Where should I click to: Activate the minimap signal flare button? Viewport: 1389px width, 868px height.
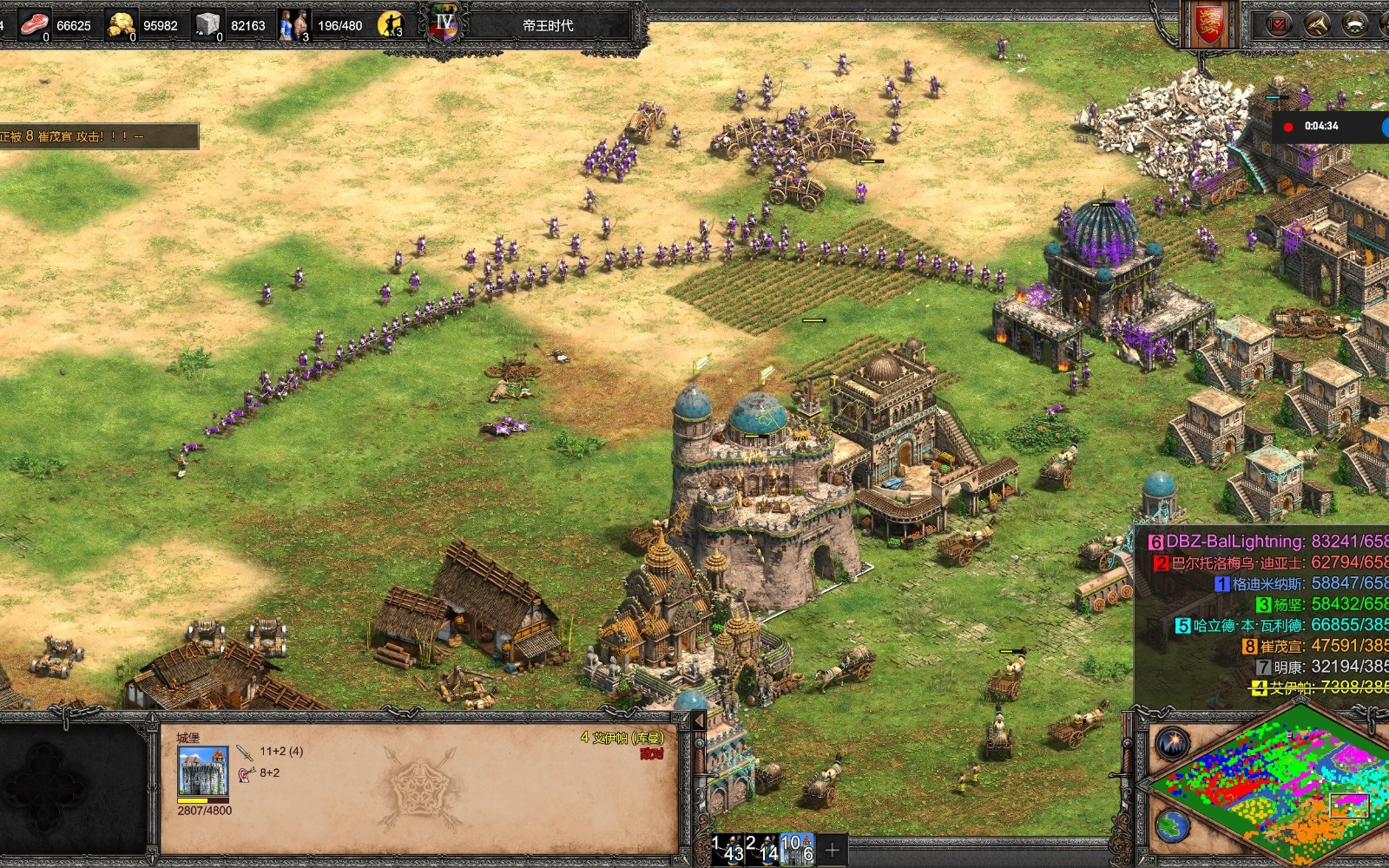coord(1173,744)
